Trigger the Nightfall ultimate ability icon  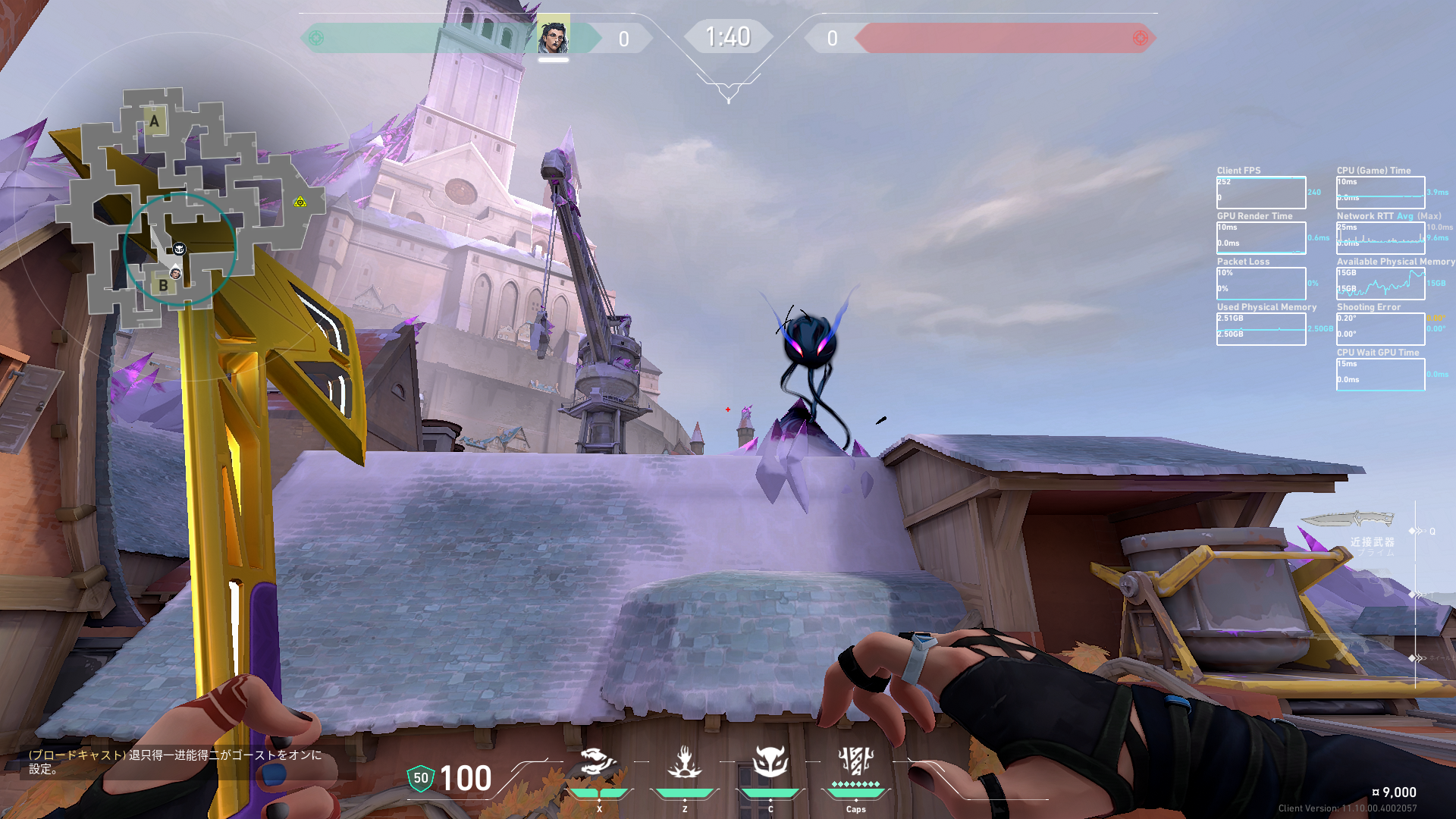[855, 761]
